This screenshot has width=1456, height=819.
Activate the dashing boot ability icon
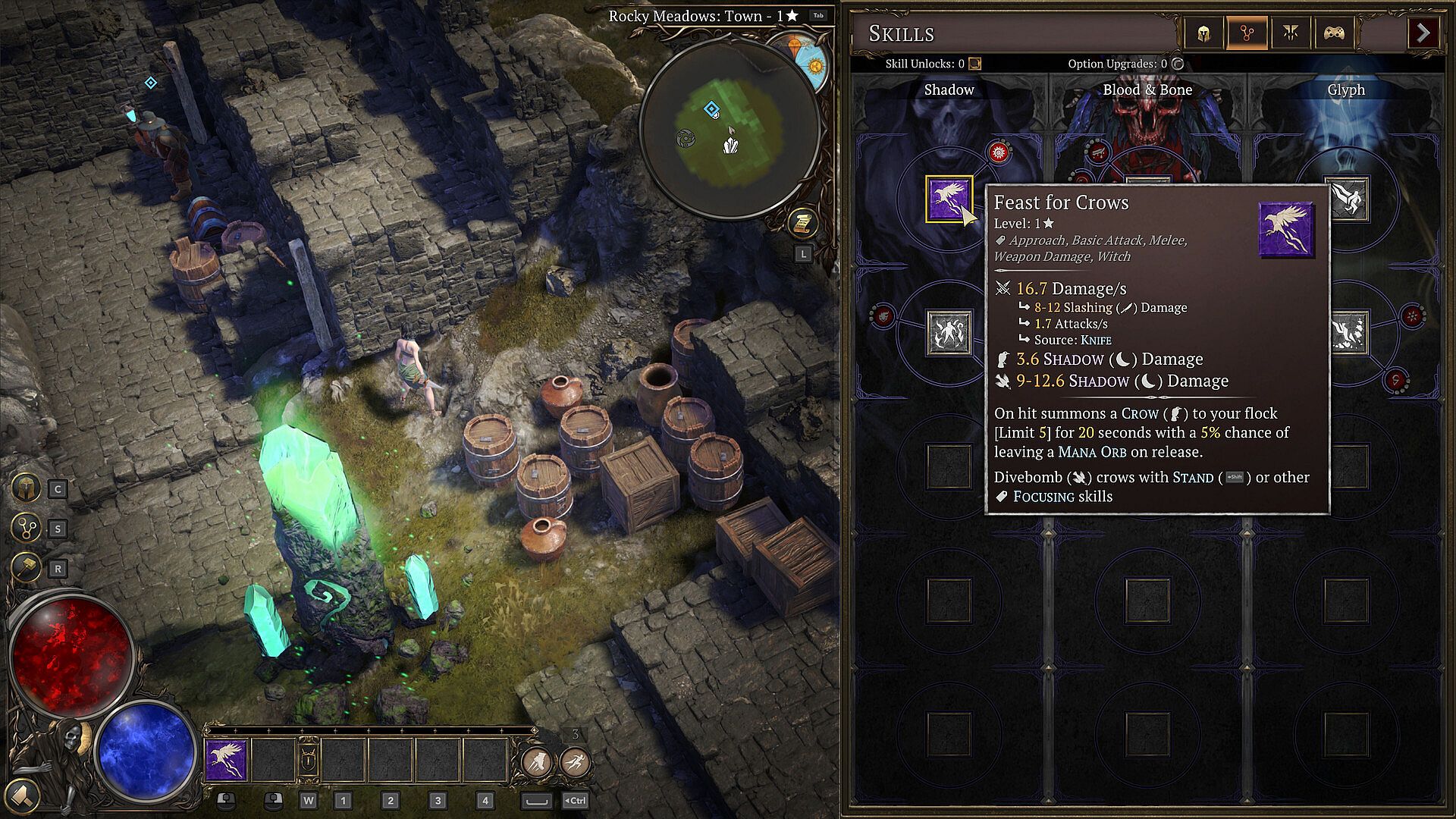pos(536,761)
